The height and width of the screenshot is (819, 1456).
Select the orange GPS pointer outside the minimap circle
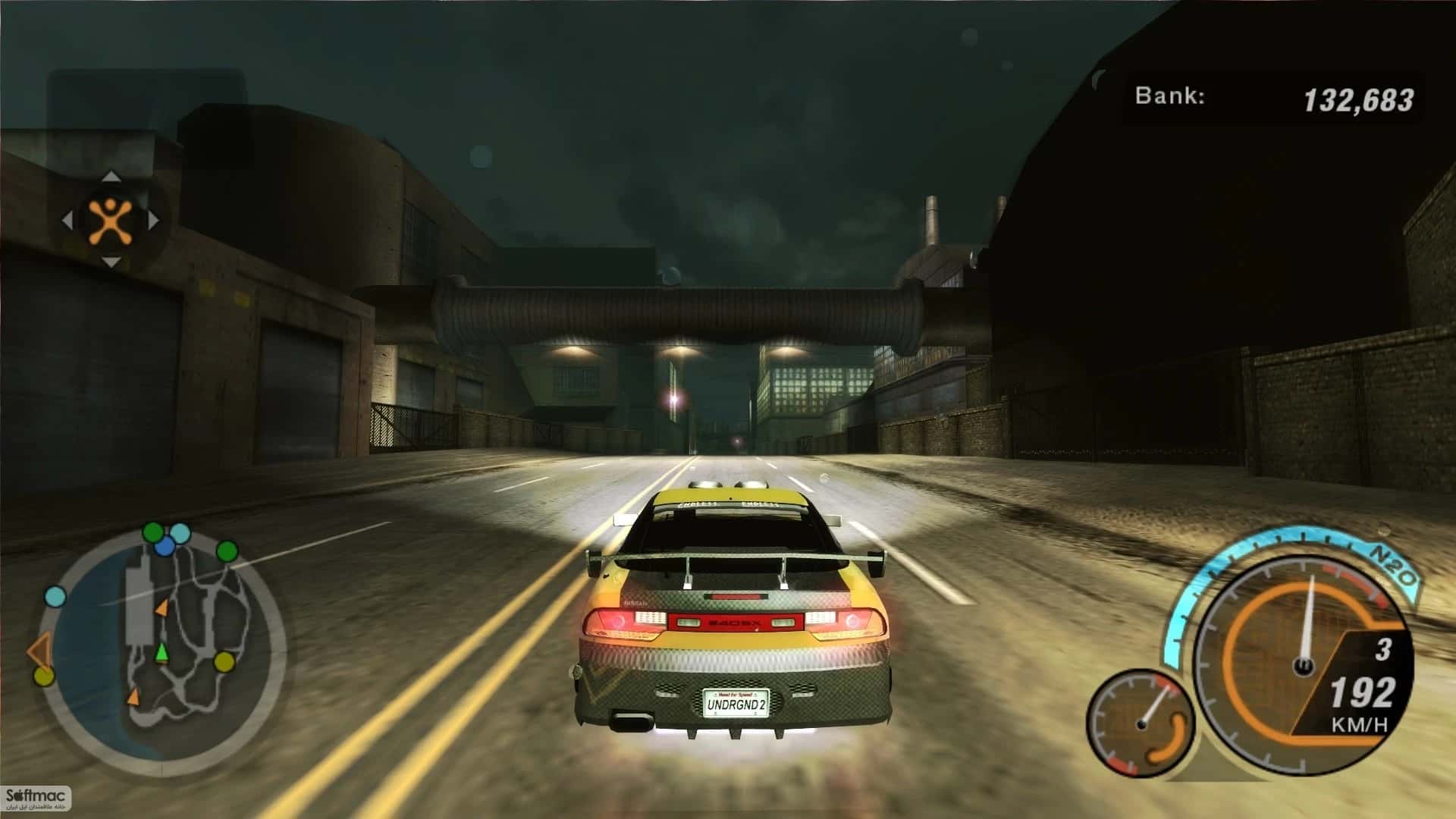[39, 650]
